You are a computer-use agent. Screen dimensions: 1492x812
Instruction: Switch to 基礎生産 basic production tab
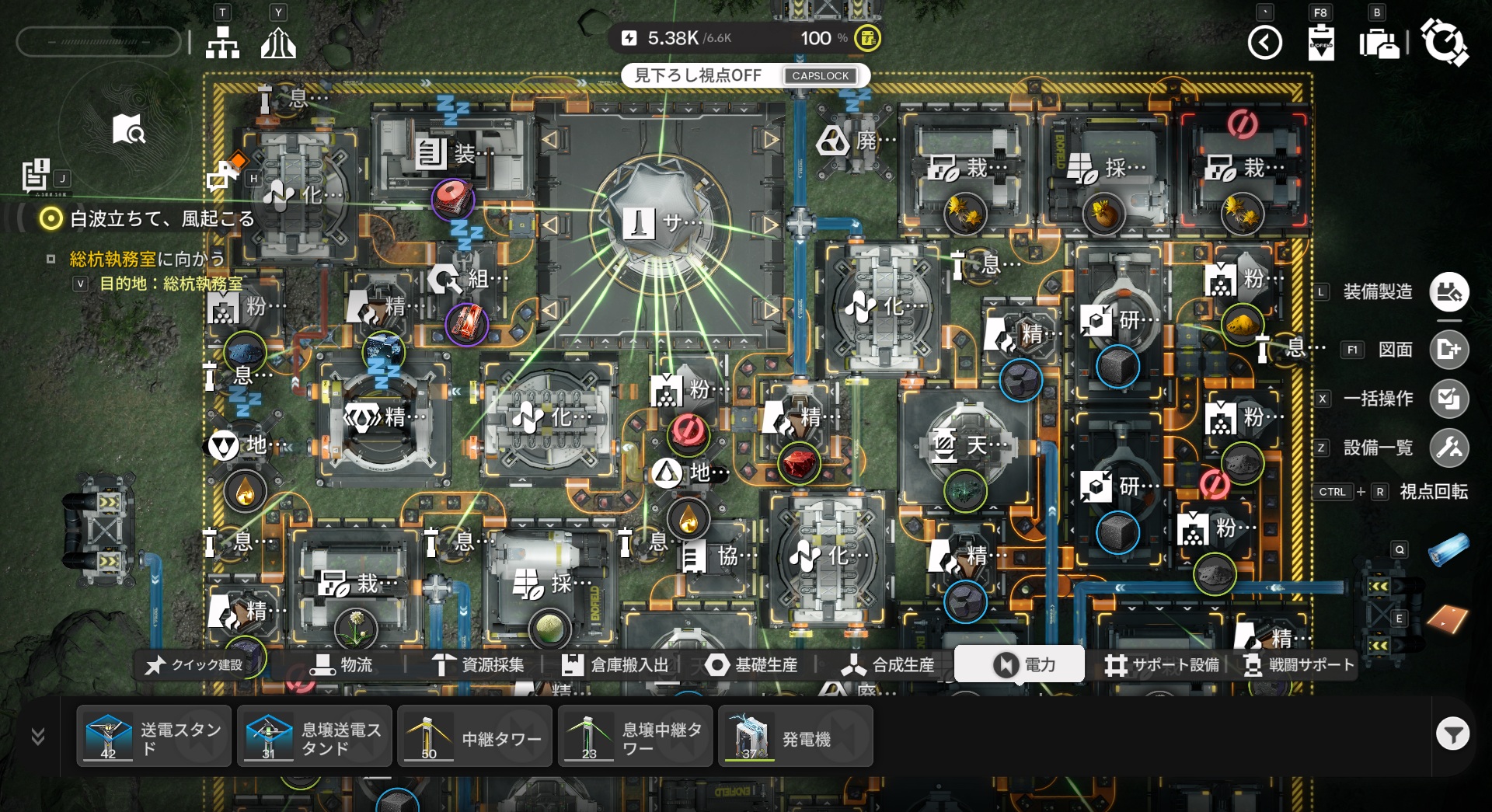(x=751, y=665)
